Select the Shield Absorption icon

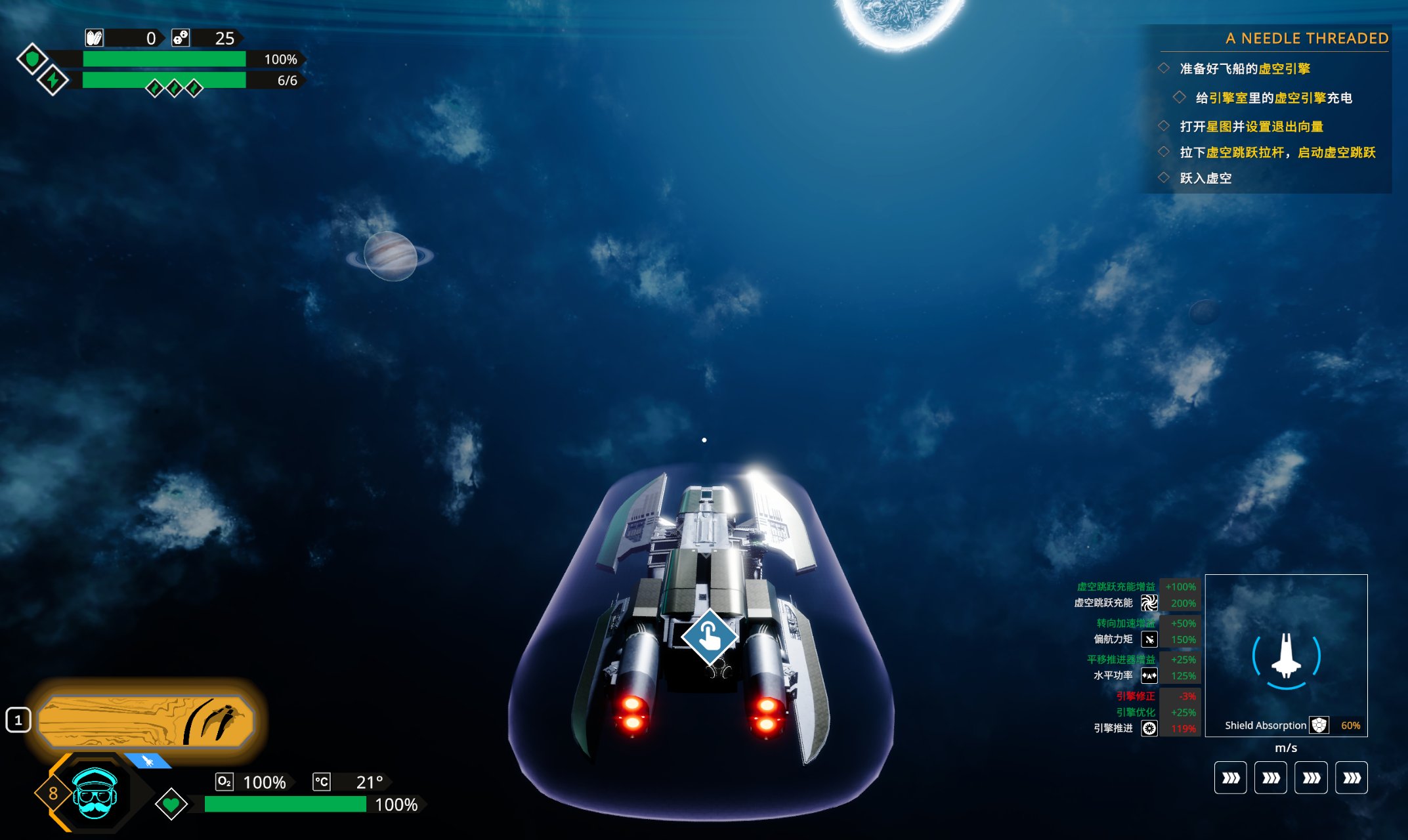pos(1319,725)
